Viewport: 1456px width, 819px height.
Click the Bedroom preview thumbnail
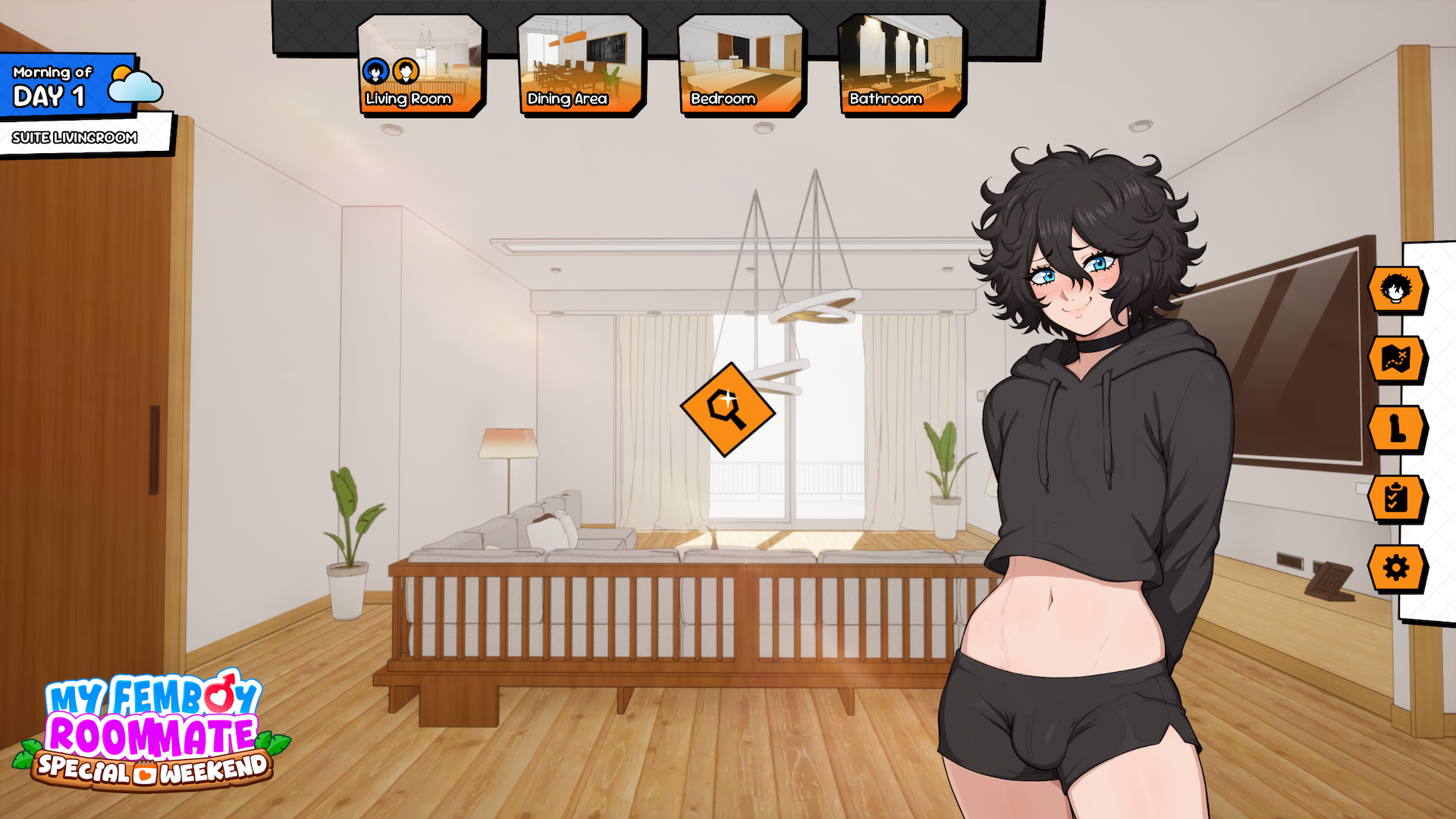[739, 53]
